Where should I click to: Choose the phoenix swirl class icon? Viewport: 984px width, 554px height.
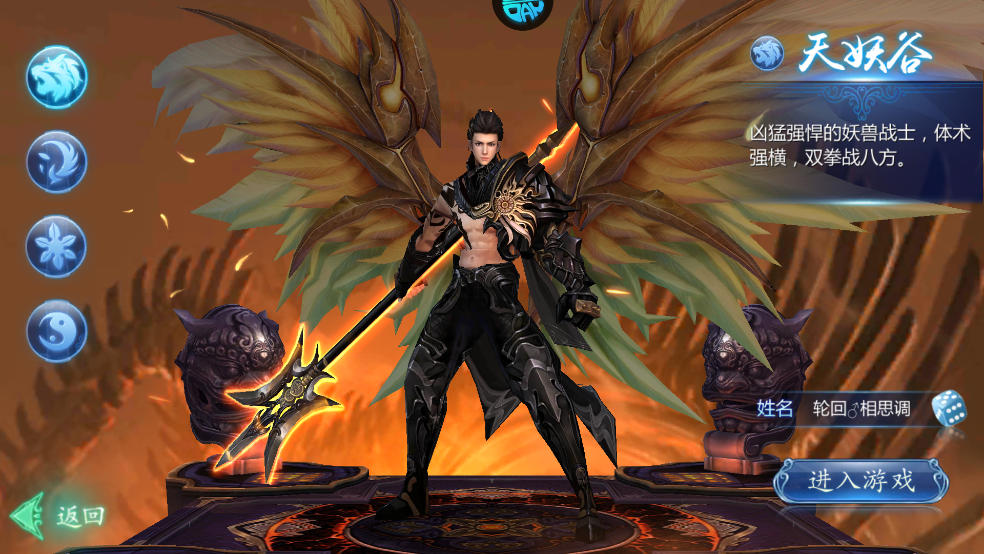pos(57,161)
